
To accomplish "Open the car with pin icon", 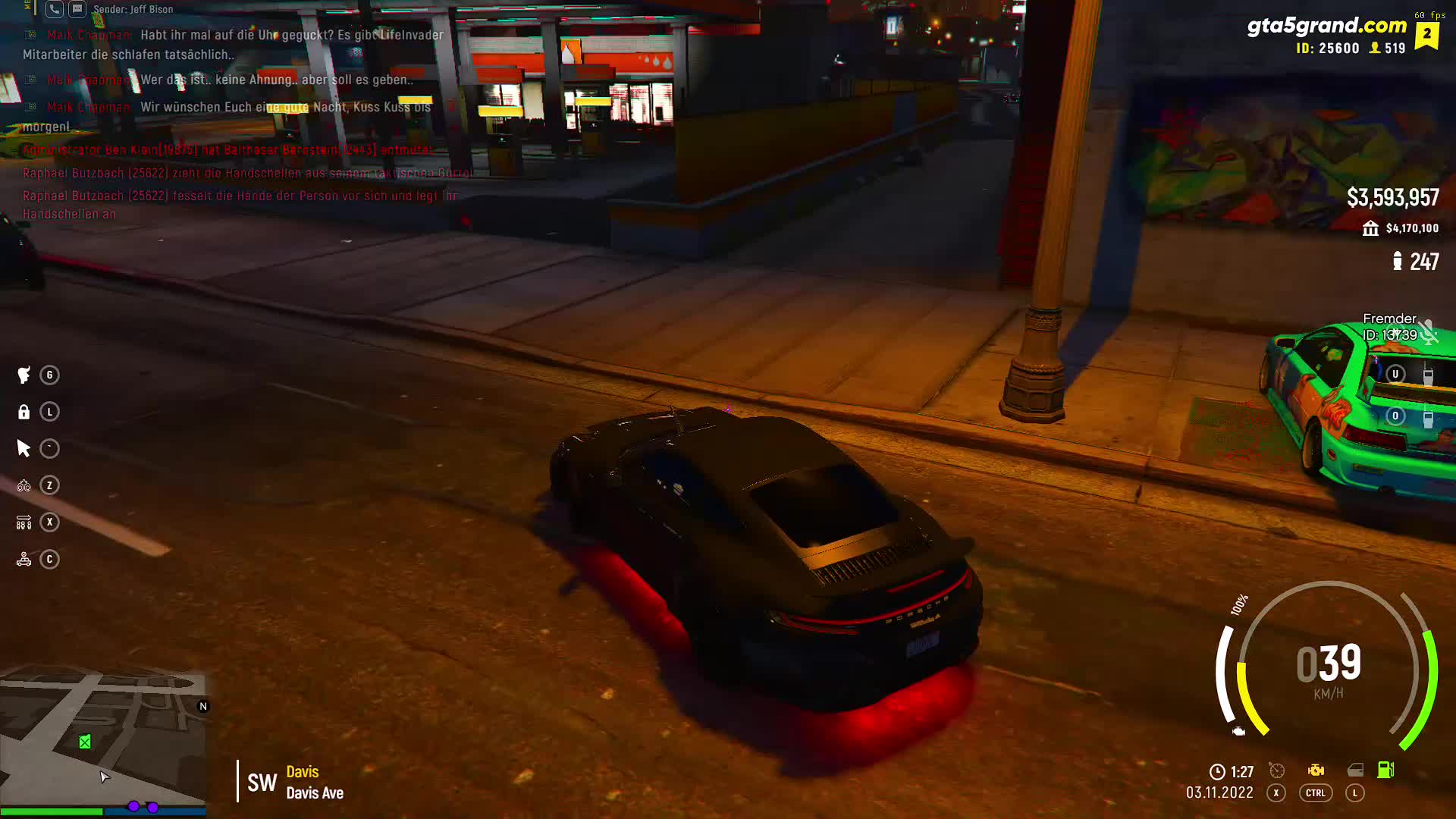I will coord(24,560).
